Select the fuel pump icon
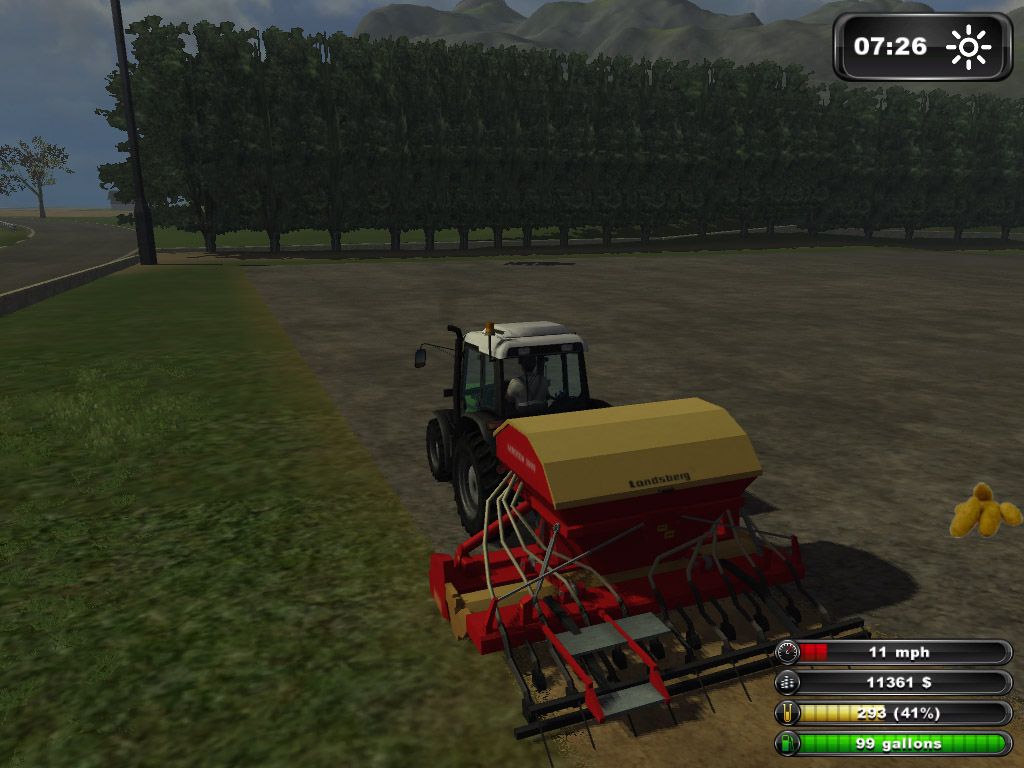 point(789,744)
